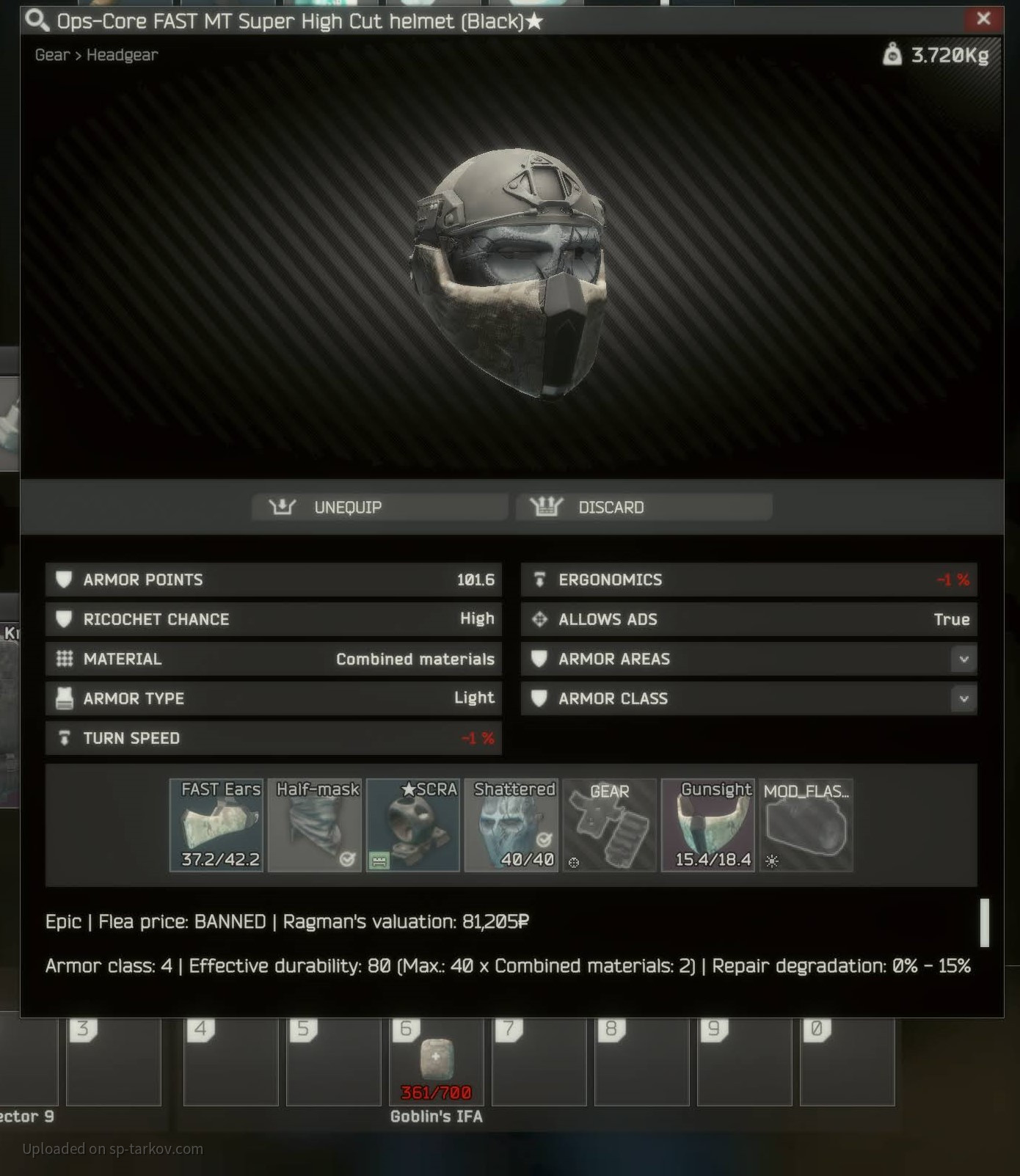The image size is (1020, 1176).
Task: Choose the SCRA mod slot
Action: 413,825
